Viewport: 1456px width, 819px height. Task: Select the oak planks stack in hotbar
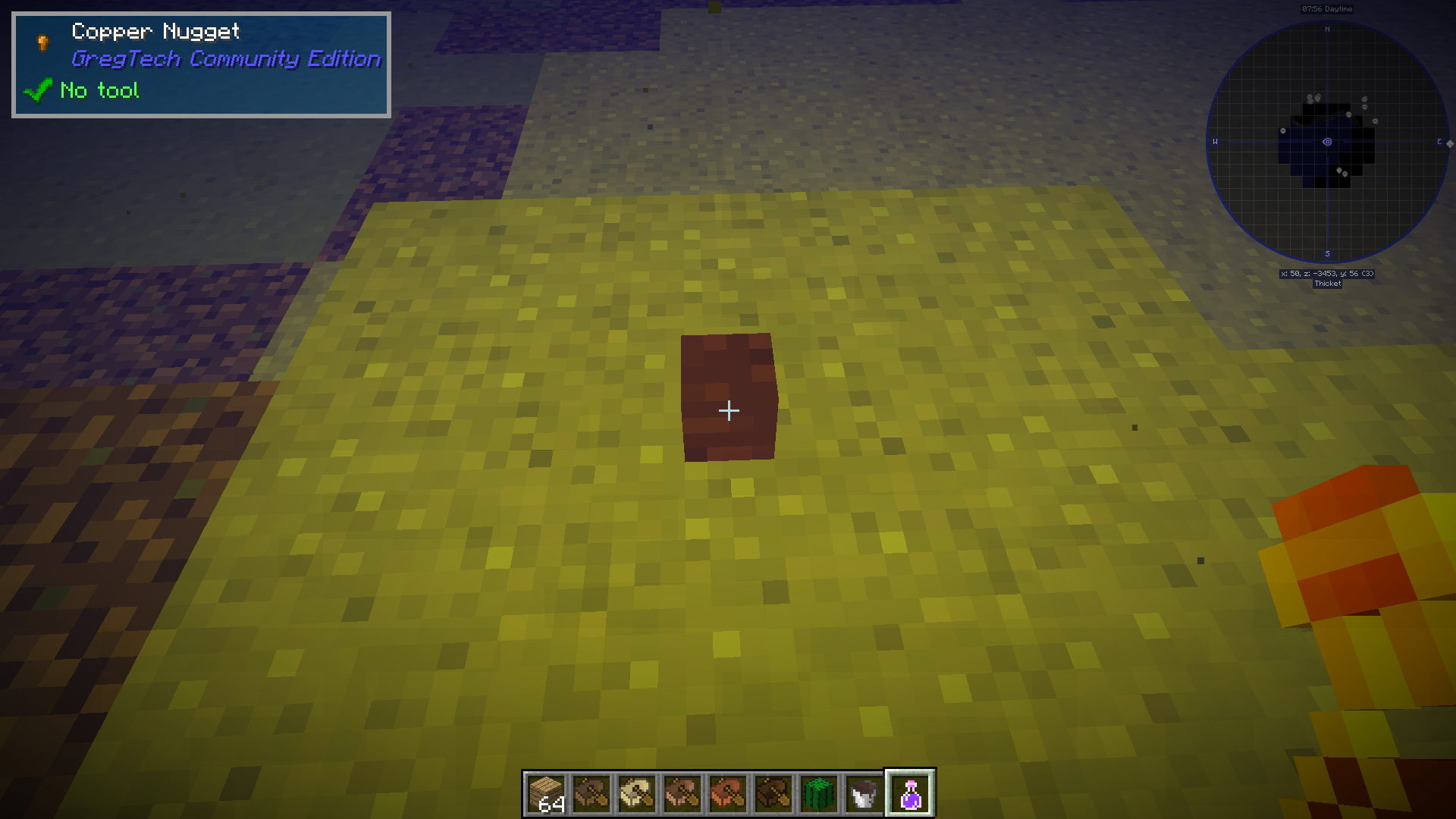546,792
